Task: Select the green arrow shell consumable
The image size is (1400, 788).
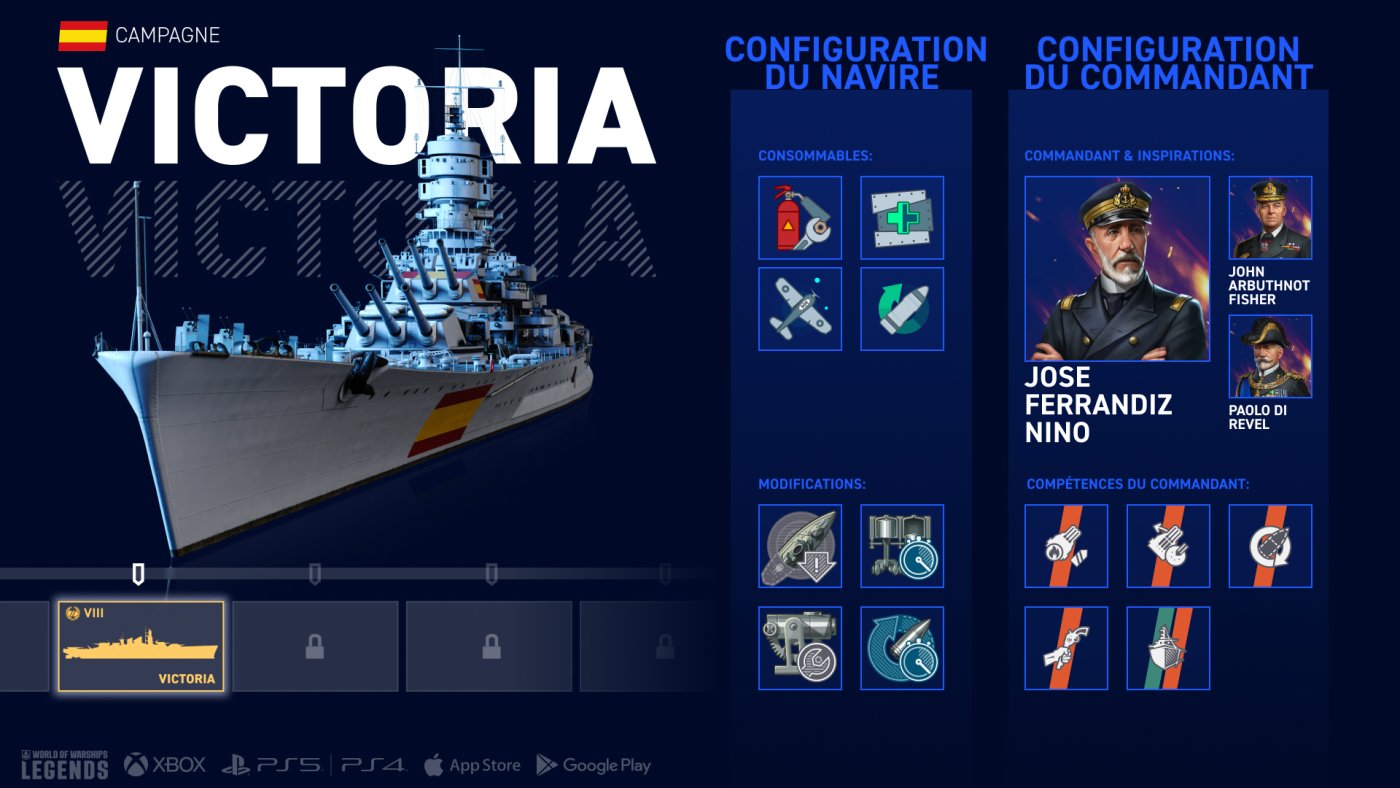Action: [902, 309]
